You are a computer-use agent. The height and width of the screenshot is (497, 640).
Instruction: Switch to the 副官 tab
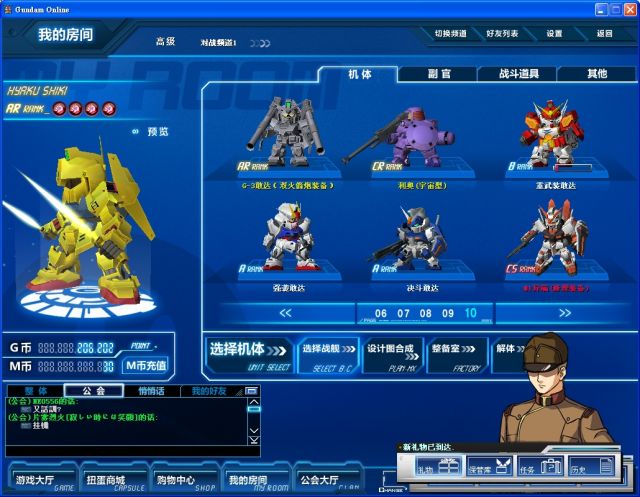point(438,74)
